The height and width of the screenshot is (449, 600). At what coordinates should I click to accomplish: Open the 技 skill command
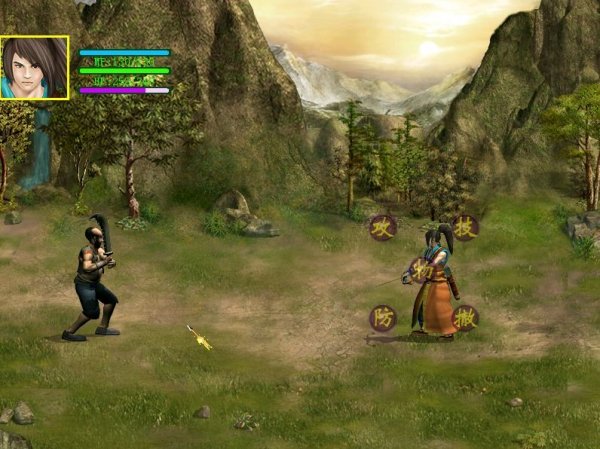point(465,227)
